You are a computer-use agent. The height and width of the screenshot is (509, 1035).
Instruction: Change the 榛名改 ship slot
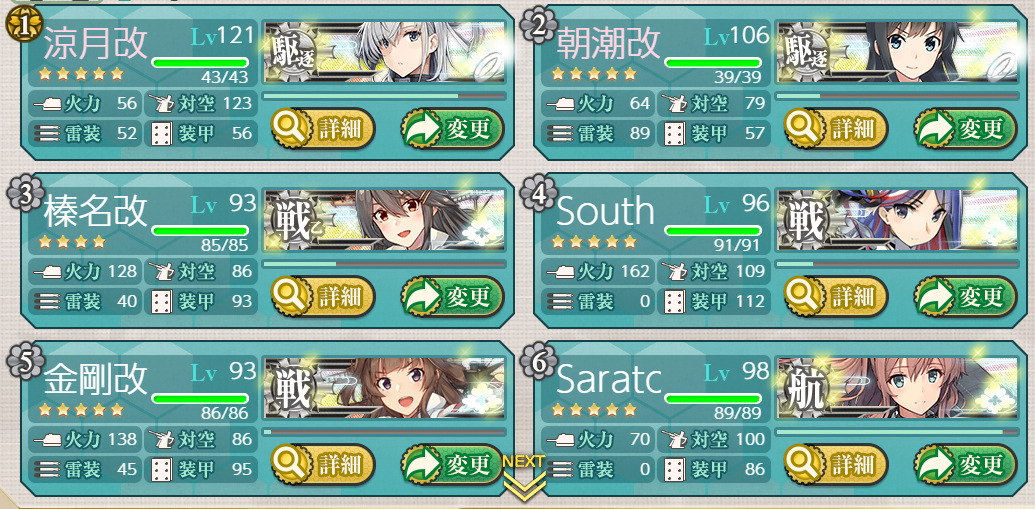(x=452, y=296)
